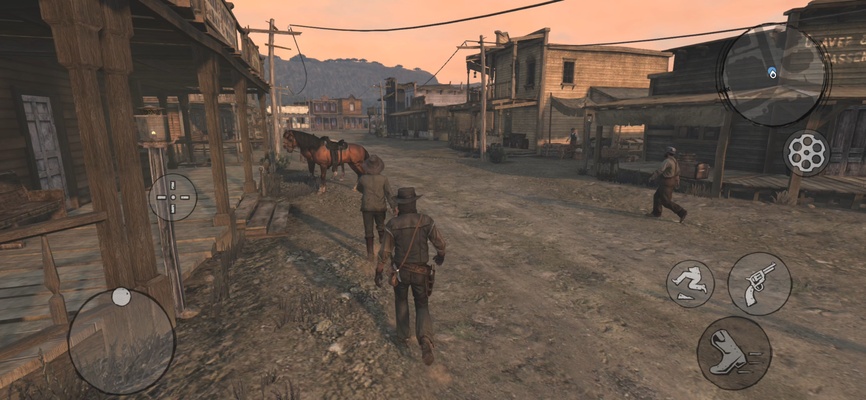Open the circular minimap
866x400 pixels.
click(774, 73)
